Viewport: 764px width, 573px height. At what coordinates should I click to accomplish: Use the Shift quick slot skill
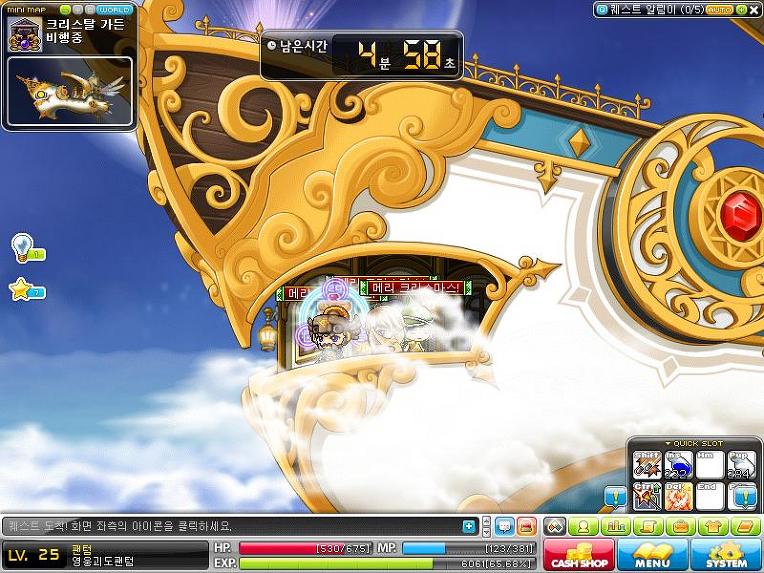646,466
